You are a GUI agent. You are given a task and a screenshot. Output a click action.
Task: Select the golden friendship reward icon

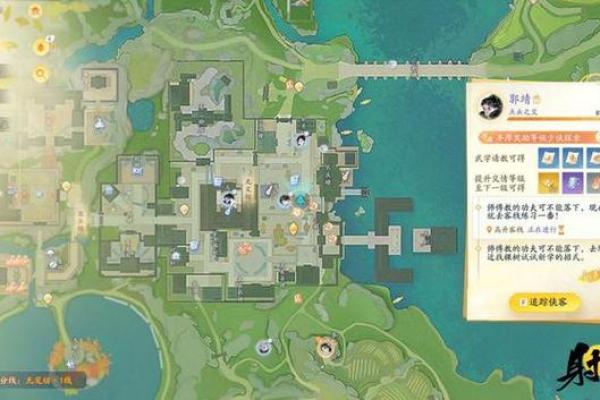(550, 182)
